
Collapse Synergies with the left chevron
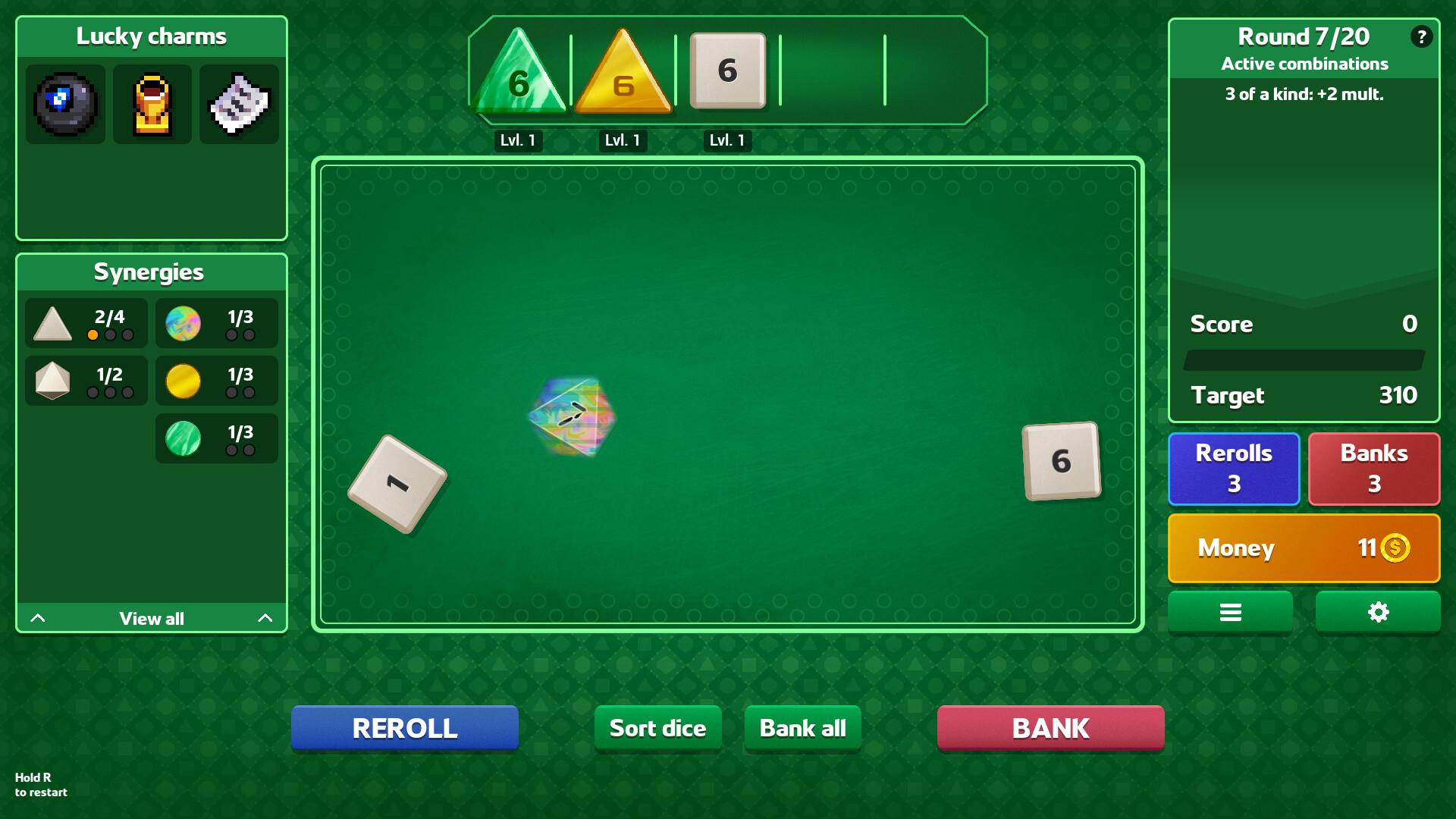point(39,618)
